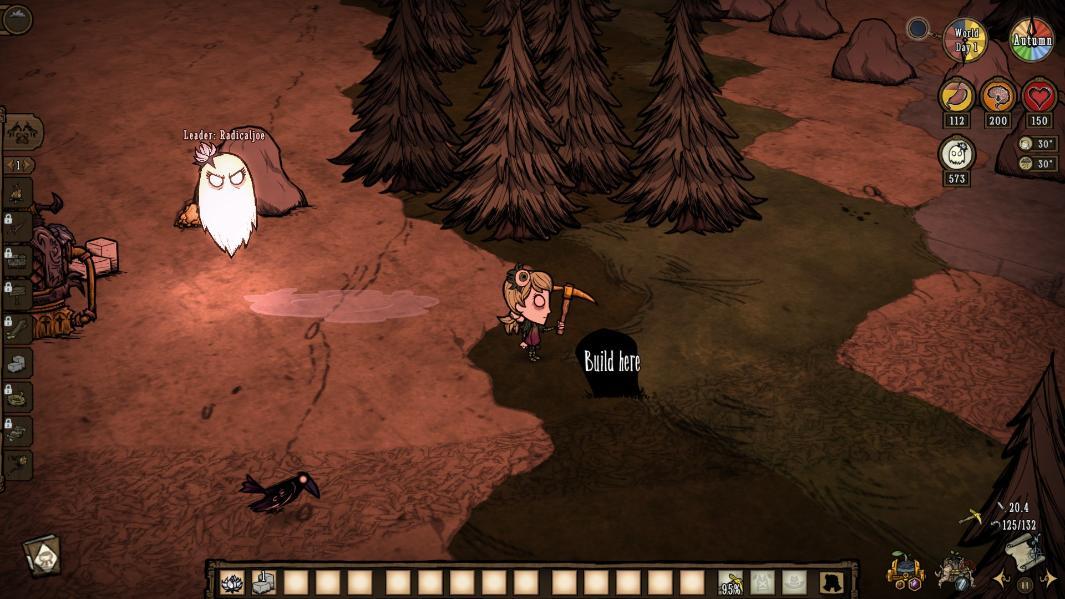Select the unlocked top pinned recipe
Viewport: 1065px width, 599px height.
click(x=19, y=192)
